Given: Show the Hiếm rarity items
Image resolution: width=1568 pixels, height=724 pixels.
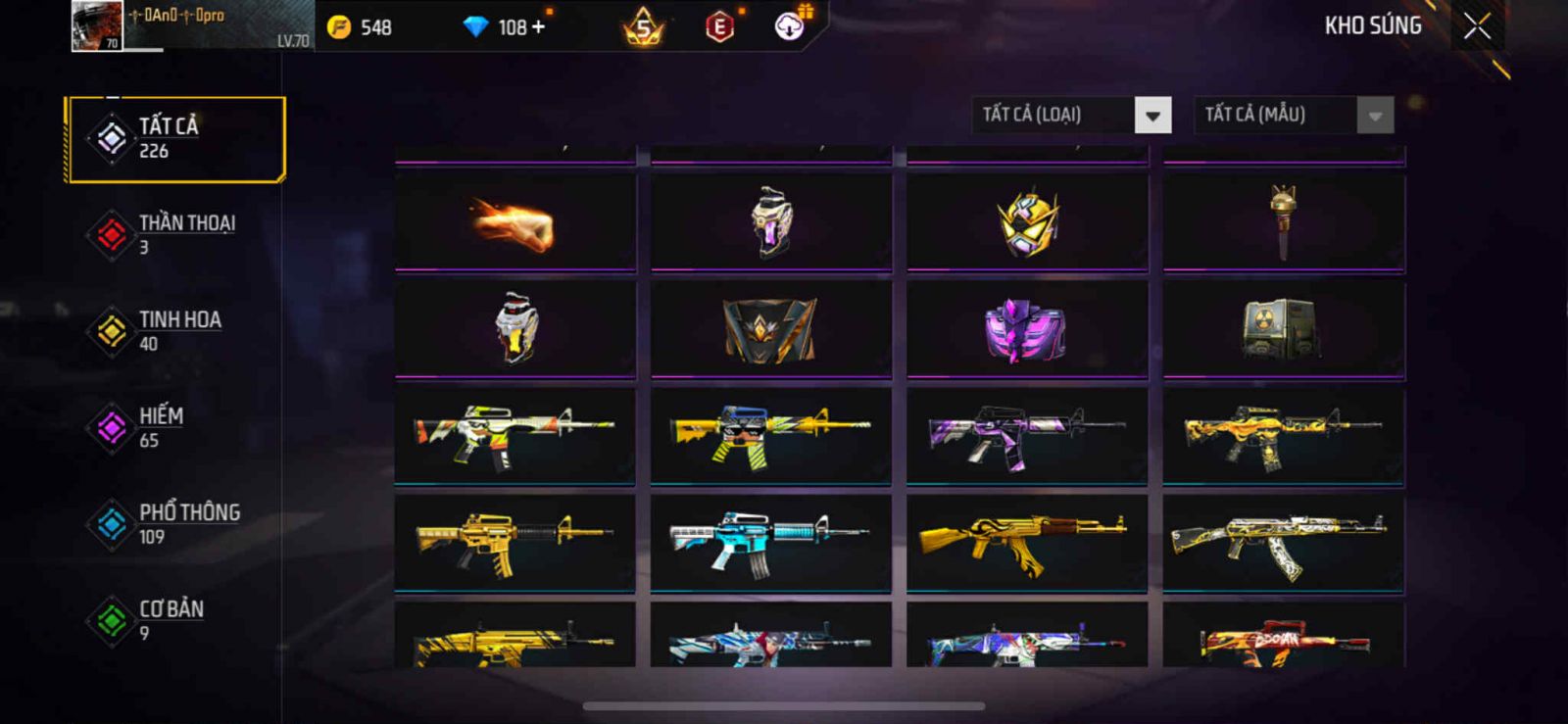Looking at the screenshot, I should (x=175, y=428).
